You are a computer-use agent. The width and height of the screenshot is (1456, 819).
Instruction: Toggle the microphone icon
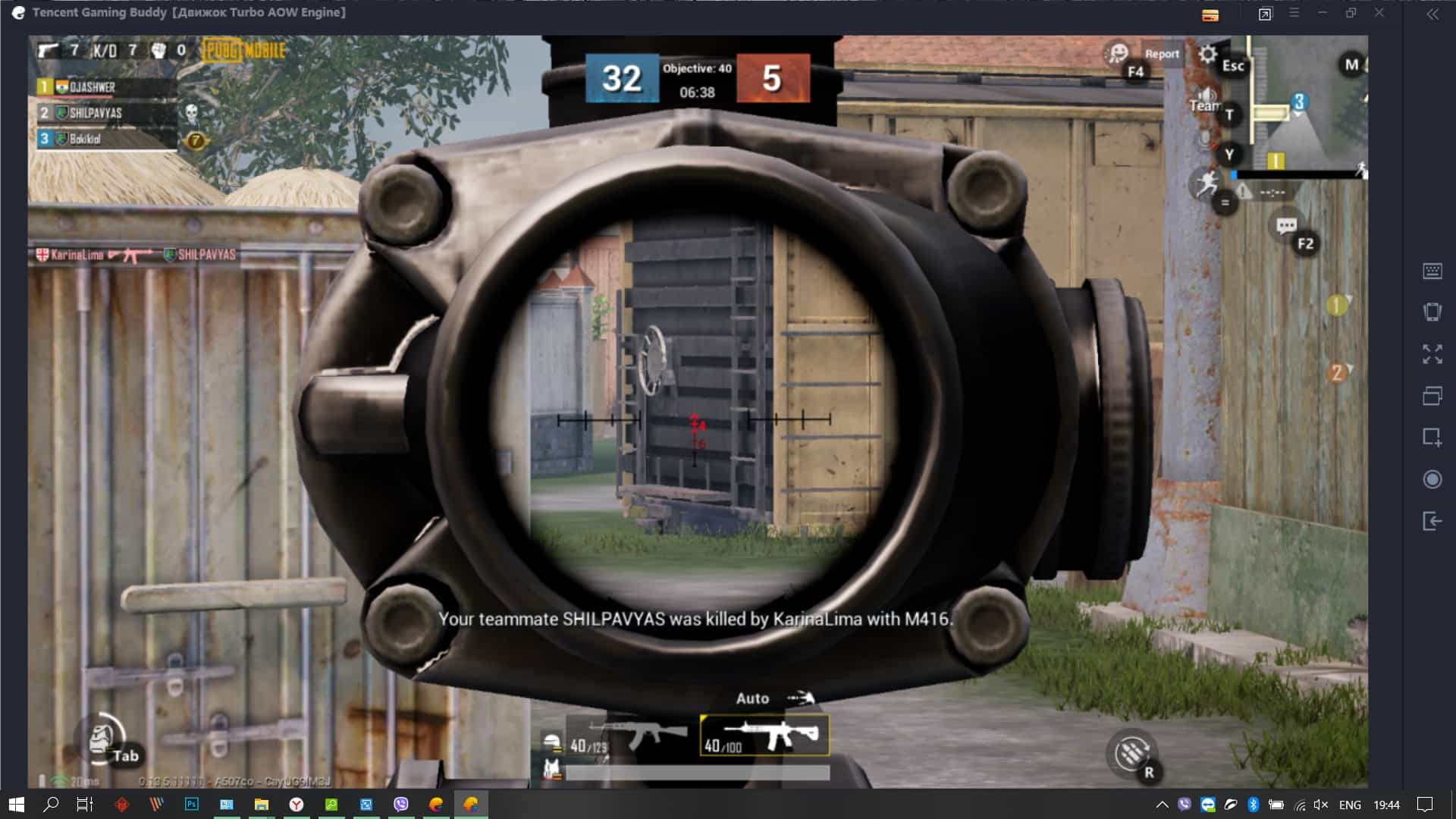pyautogui.click(x=1205, y=140)
